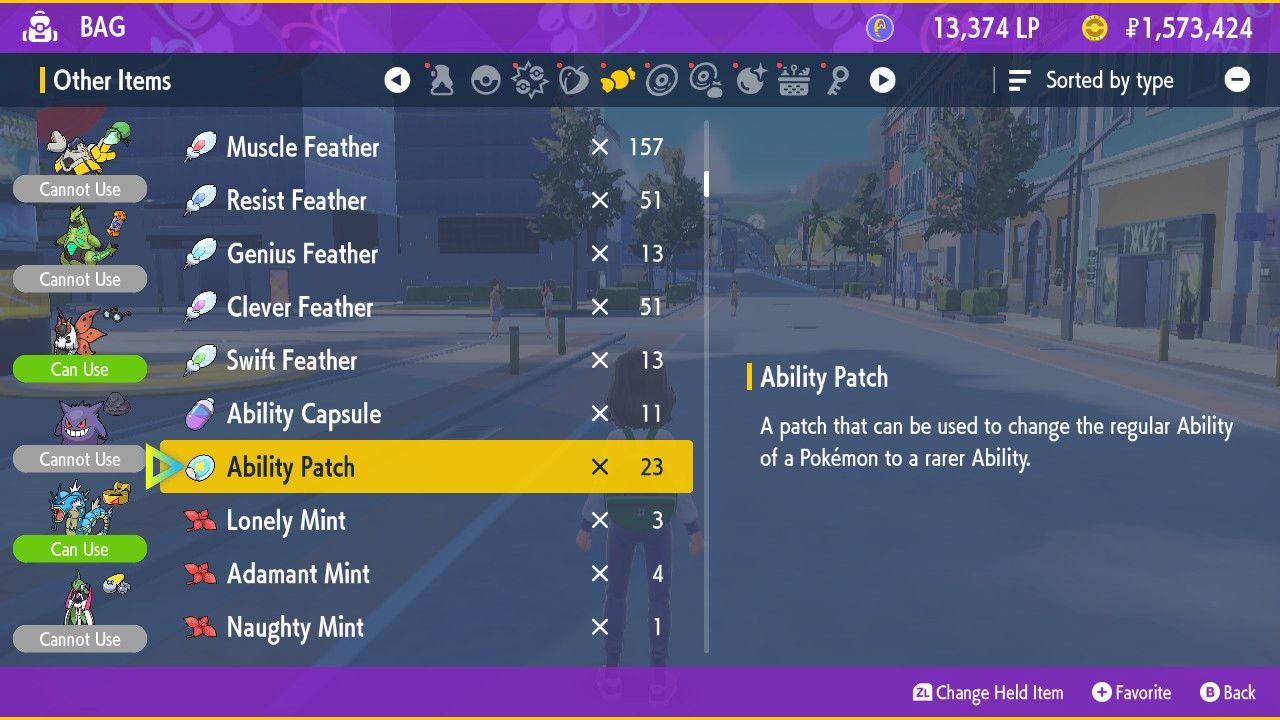Click the right arrow to next pocket
This screenshot has width=1280, height=720.
[x=883, y=79]
